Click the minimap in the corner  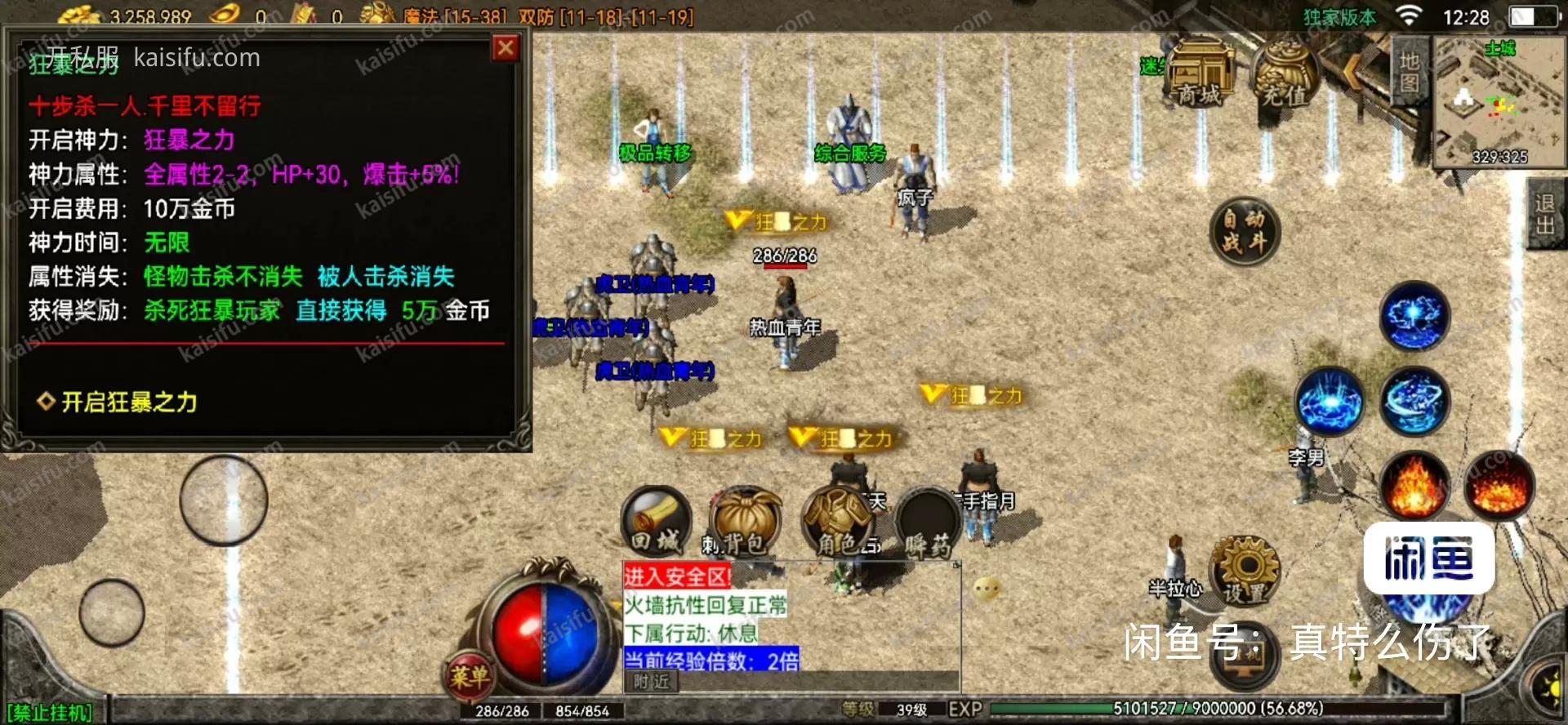click(x=1499, y=101)
